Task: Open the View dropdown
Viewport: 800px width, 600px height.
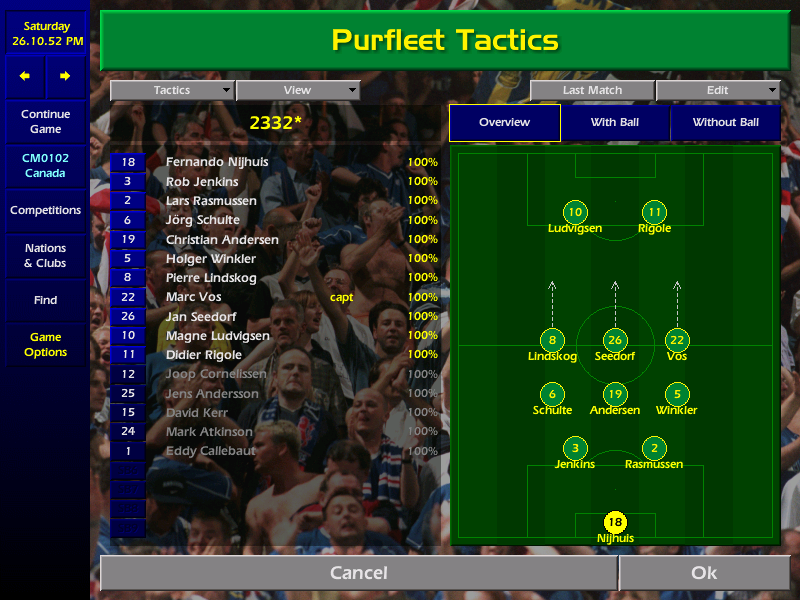Action: tap(297, 90)
